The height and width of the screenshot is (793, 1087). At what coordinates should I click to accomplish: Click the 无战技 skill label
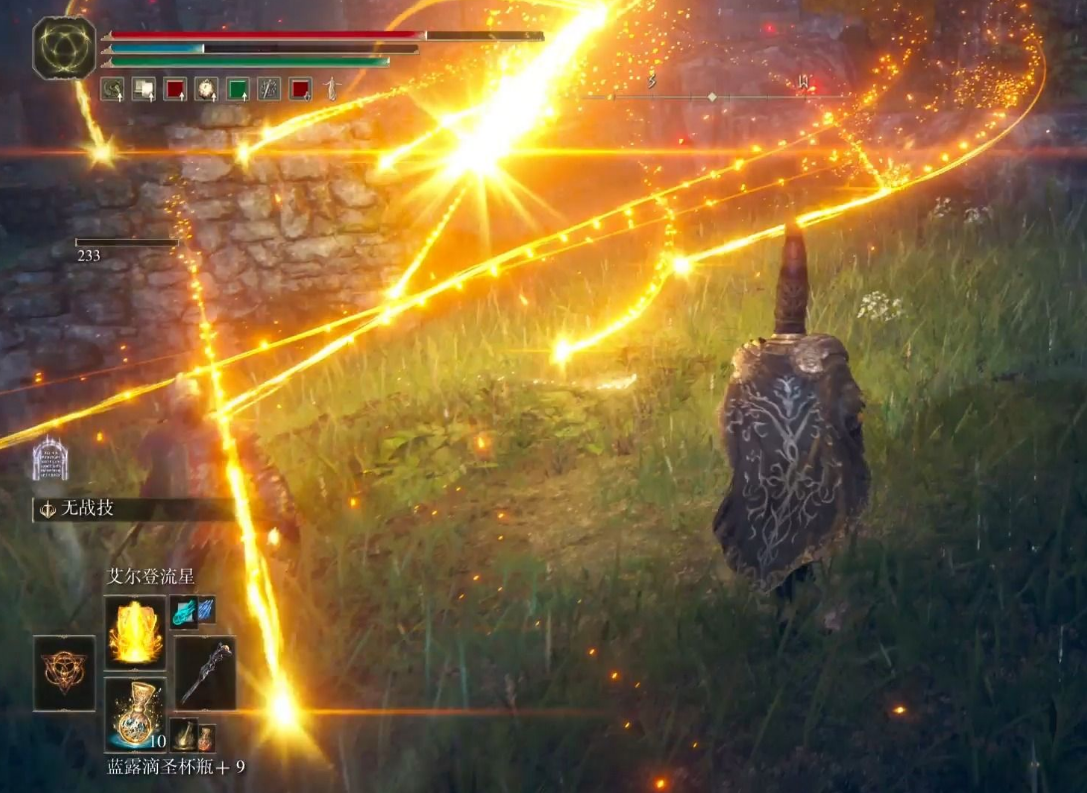90,508
